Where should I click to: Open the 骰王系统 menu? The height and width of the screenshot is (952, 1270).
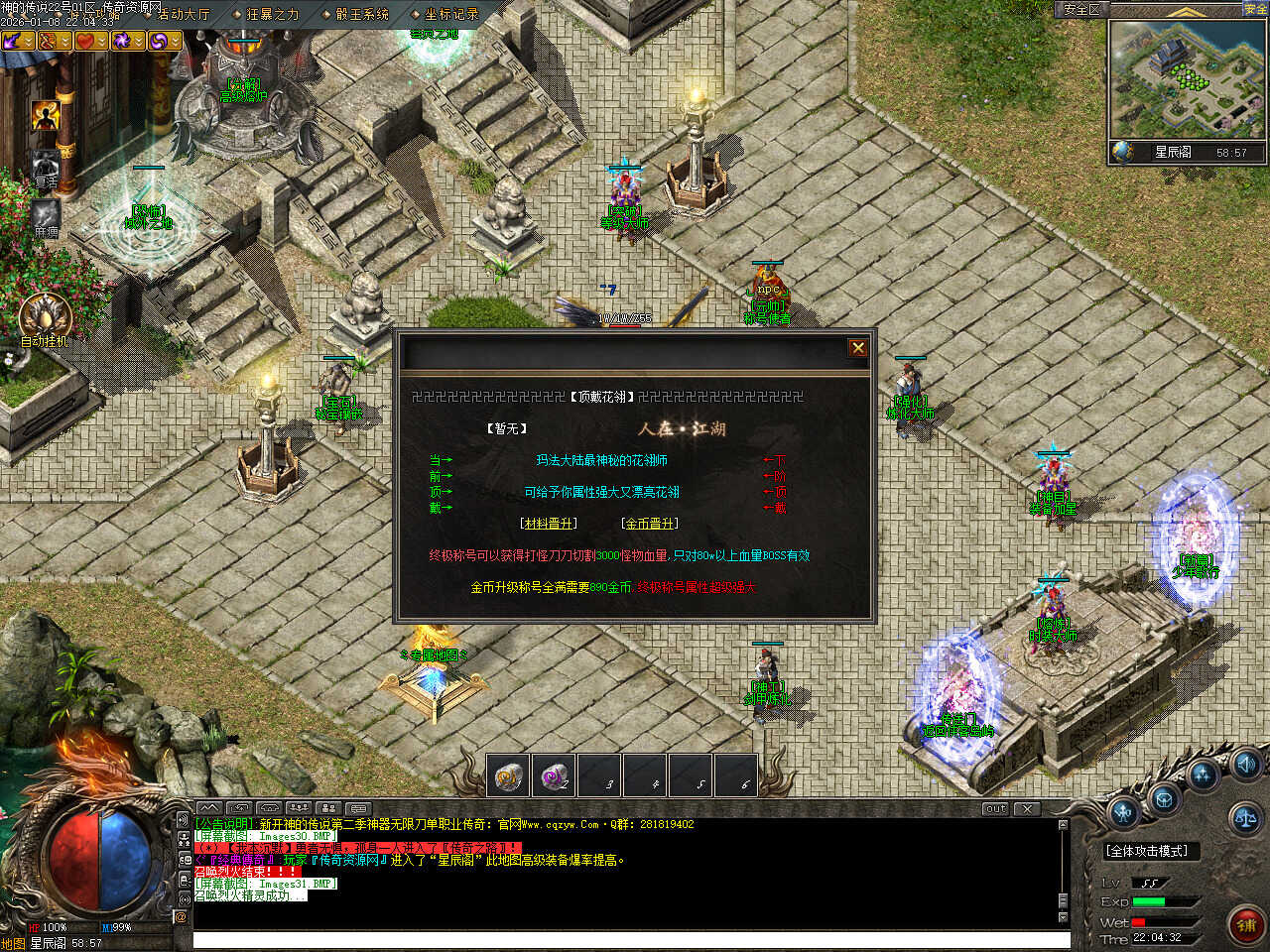tap(360, 14)
